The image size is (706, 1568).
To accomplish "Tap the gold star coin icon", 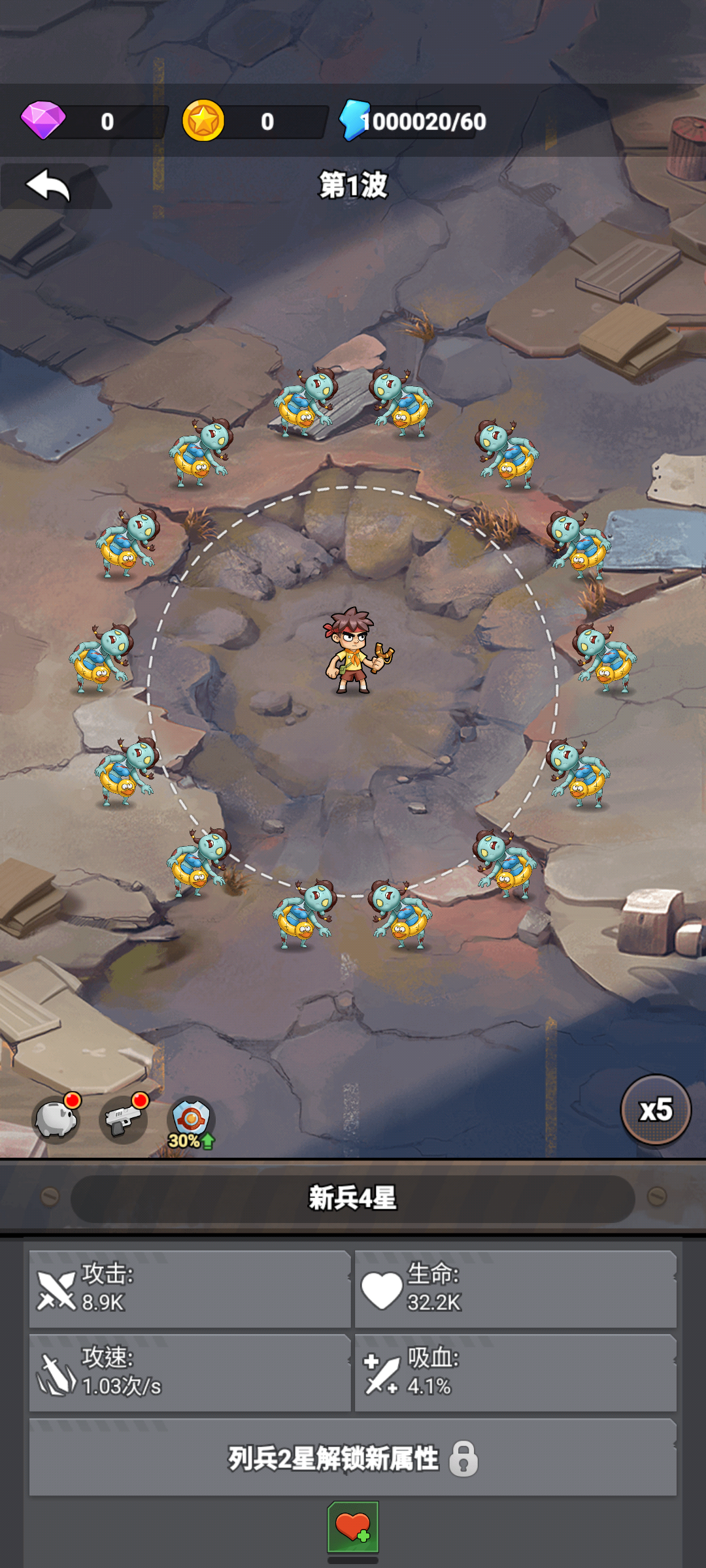I will tap(203, 121).
